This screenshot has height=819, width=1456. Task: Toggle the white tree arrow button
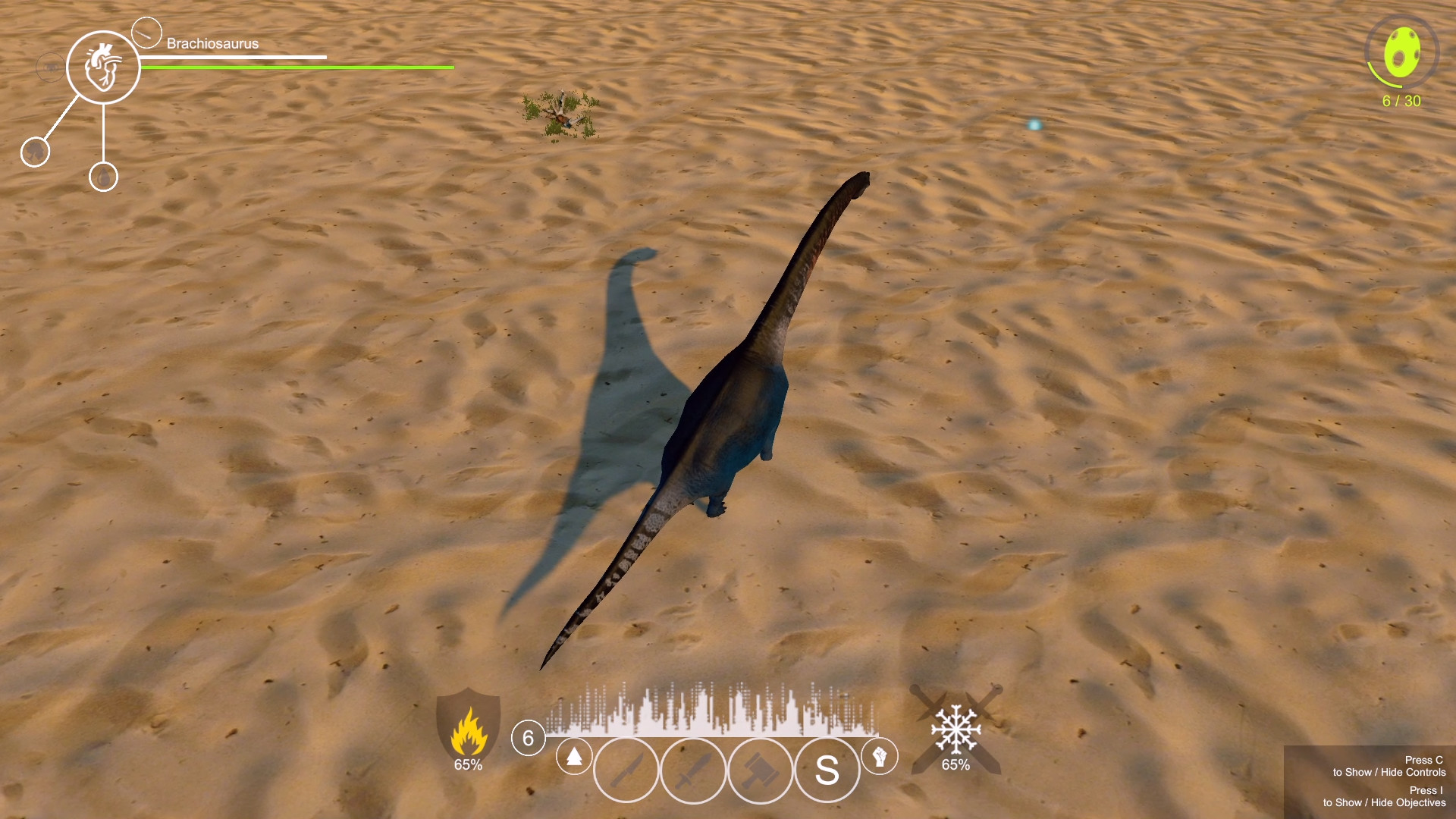tap(575, 756)
